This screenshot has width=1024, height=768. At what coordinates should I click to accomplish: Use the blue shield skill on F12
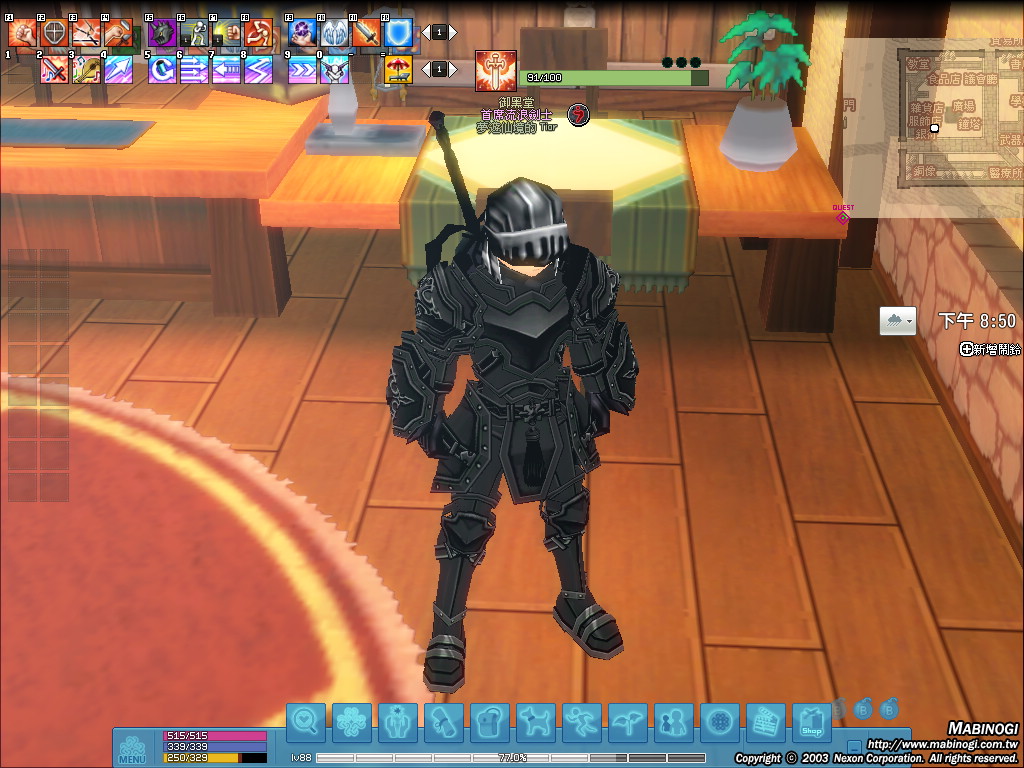coord(399,33)
